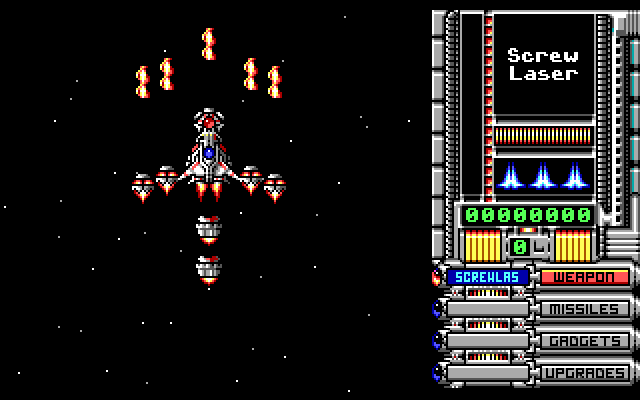
Task: Choose the UPGRADES category
Action: pos(585,373)
